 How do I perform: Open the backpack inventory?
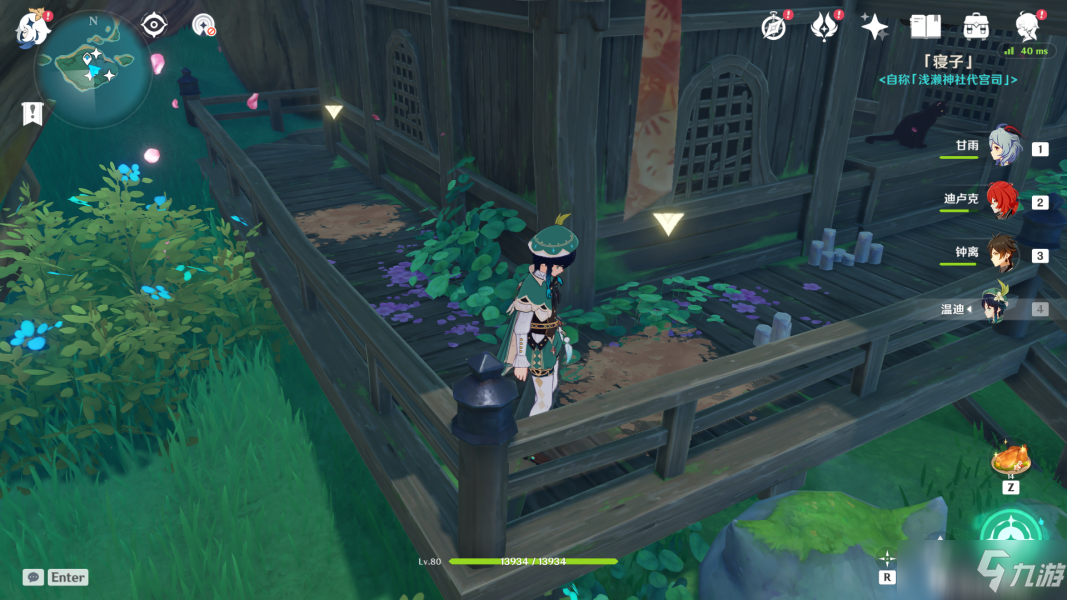(x=976, y=27)
